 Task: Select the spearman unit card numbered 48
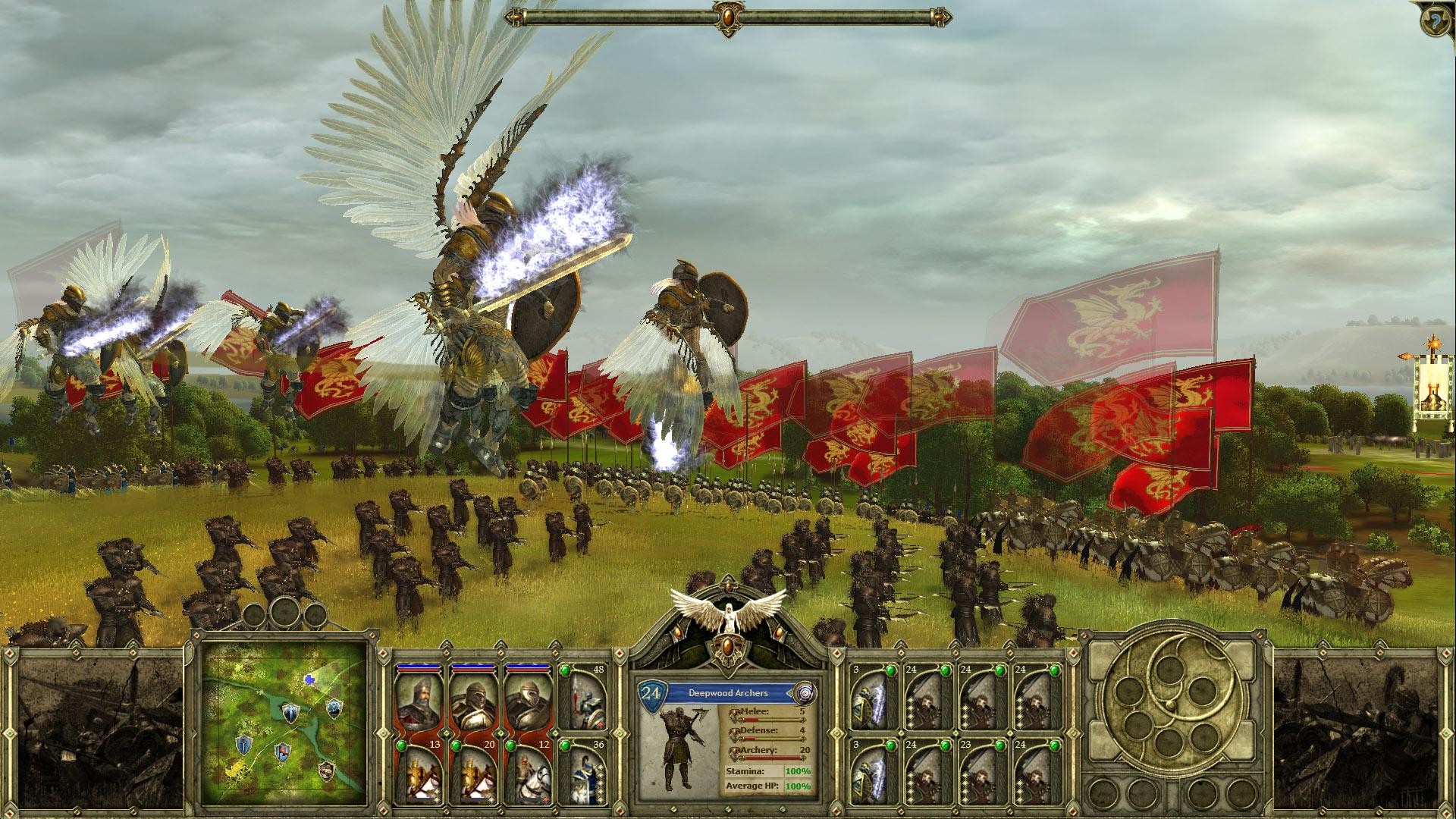pyautogui.click(x=583, y=698)
